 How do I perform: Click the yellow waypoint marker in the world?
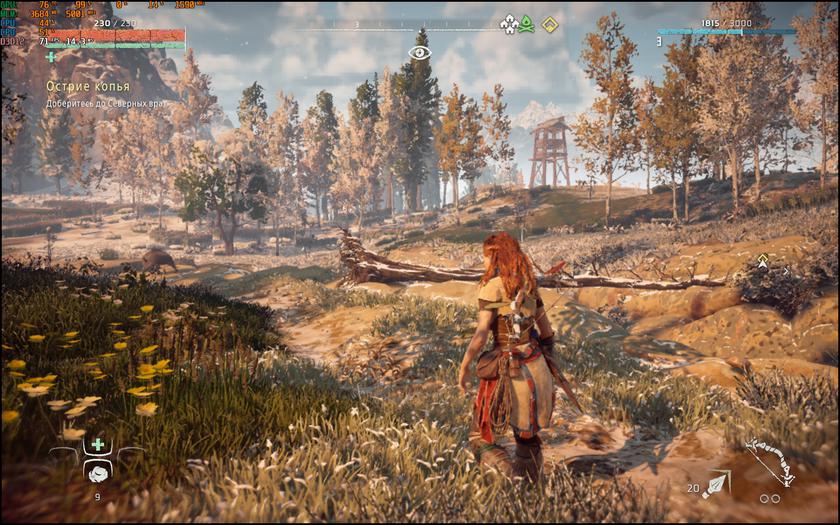coord(763,260)
